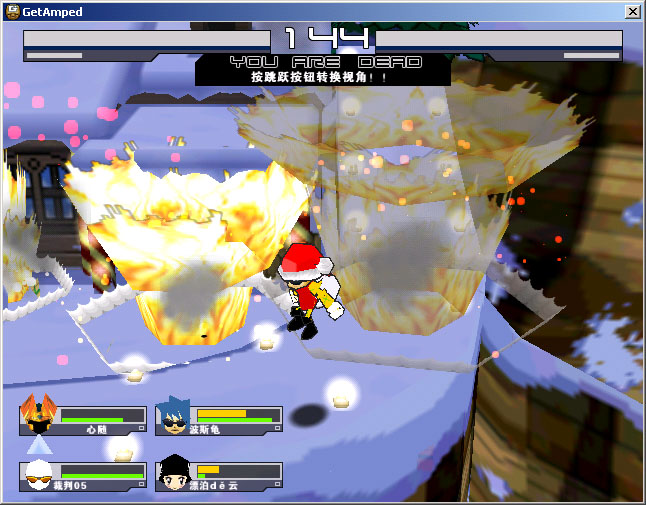Pick the 漂泊dē云 player panel
This screenshot has width=646, height=505.
coord(219,476)
